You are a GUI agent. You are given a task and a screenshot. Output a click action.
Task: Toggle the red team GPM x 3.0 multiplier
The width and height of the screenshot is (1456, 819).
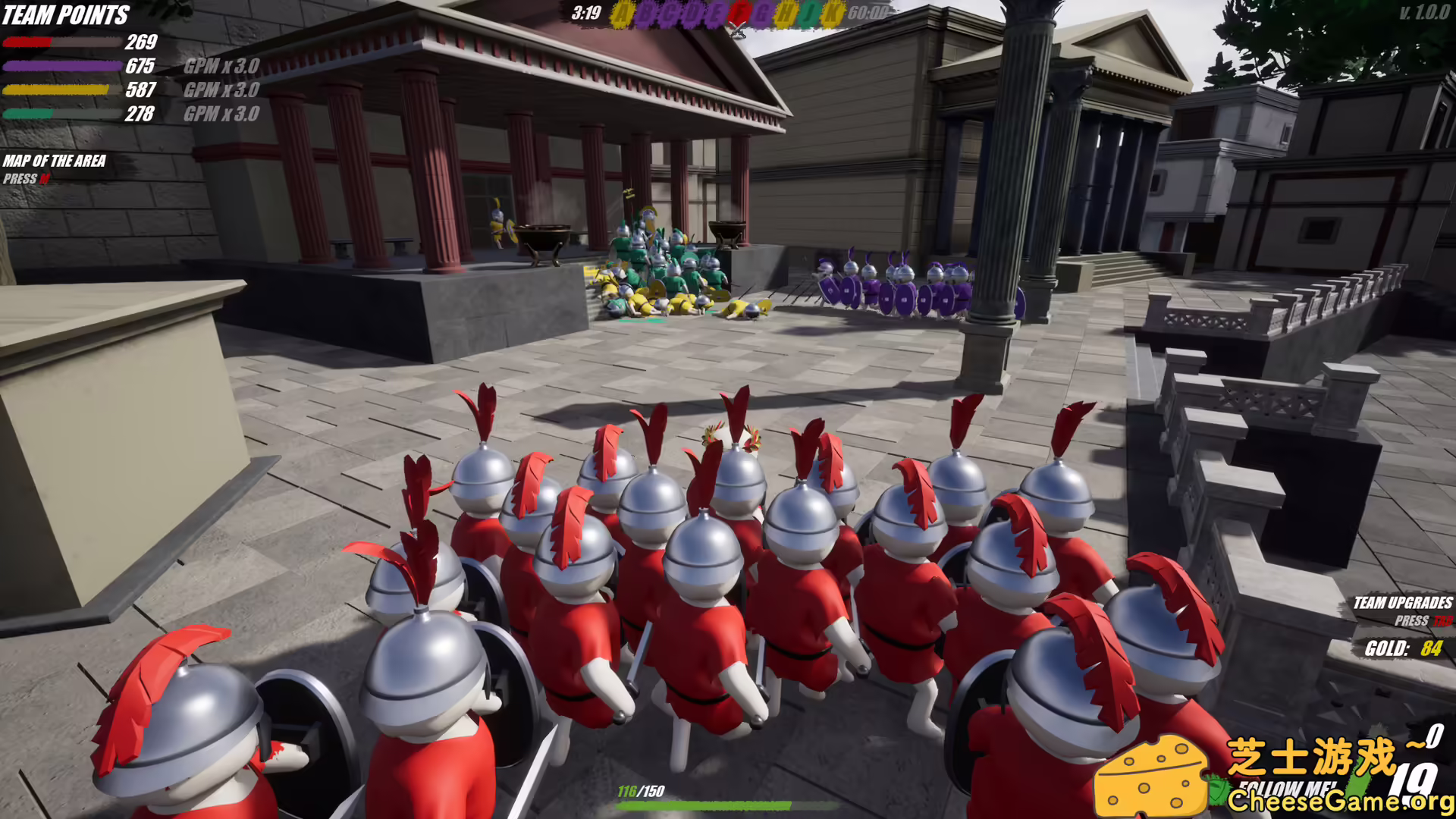(221, 67)
